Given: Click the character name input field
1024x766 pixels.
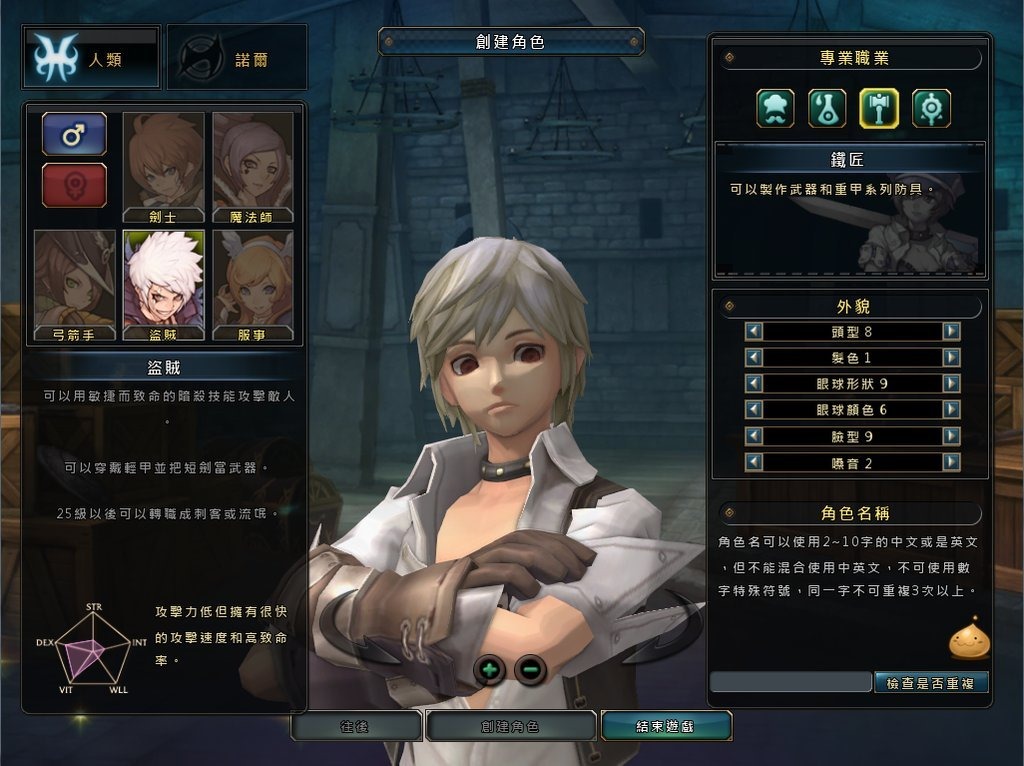Looking at the screenshot, I should (790, 682).
